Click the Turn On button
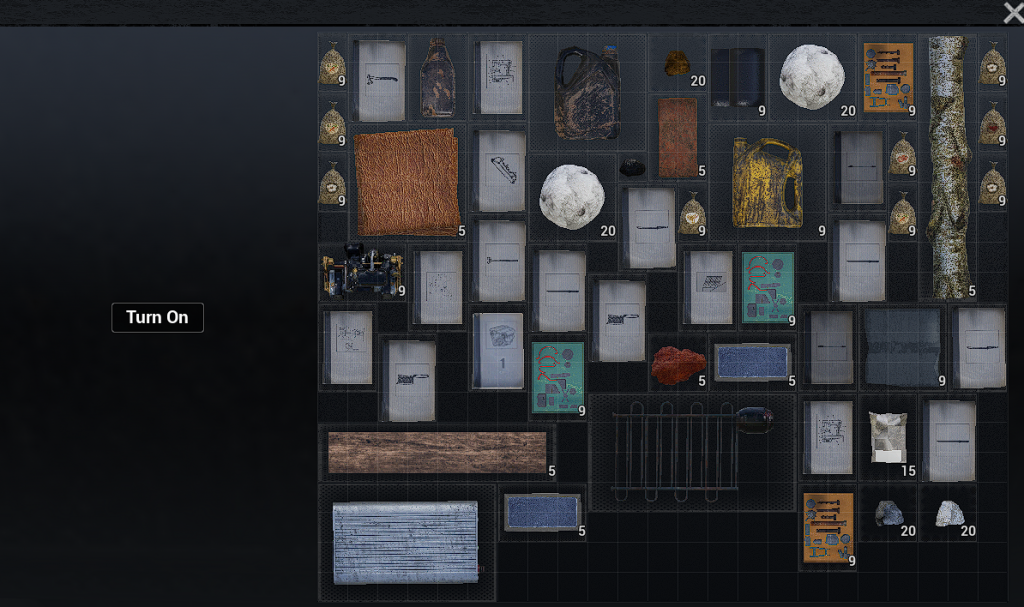1024x607 pixels. 157,318
